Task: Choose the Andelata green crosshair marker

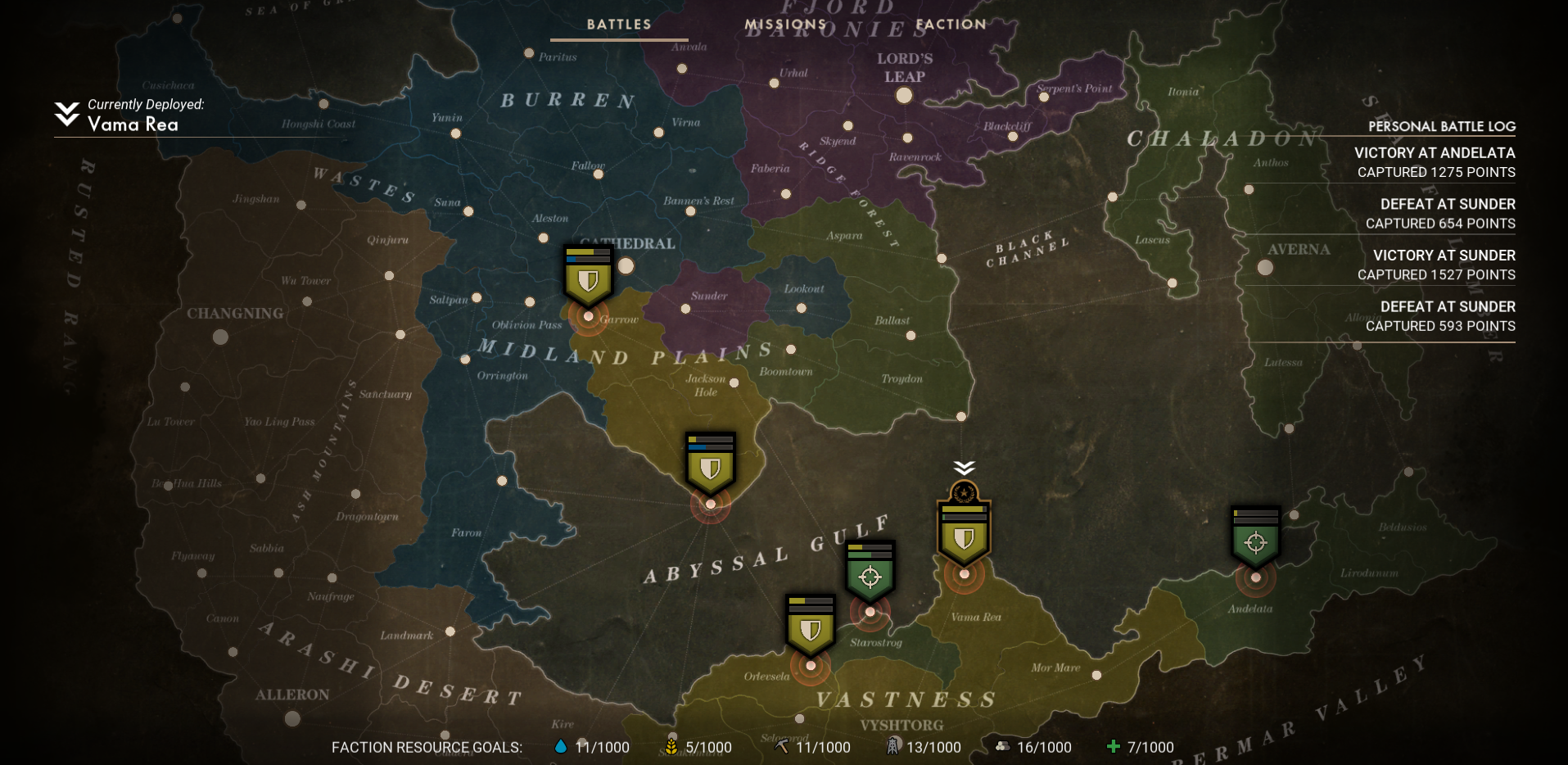Action: tap(1255, 540)
